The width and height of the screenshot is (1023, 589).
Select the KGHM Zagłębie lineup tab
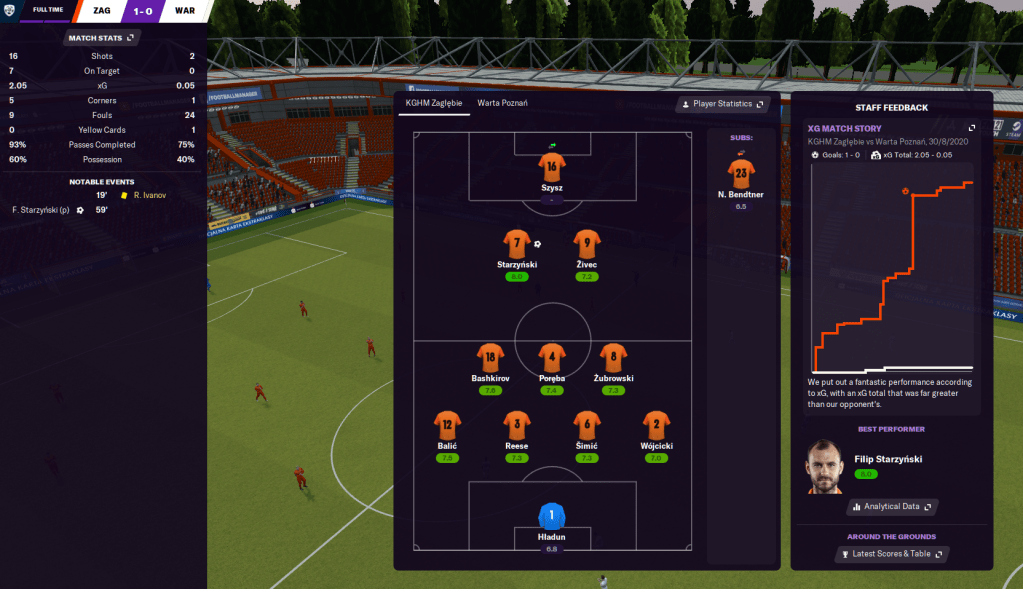point(433,103)
